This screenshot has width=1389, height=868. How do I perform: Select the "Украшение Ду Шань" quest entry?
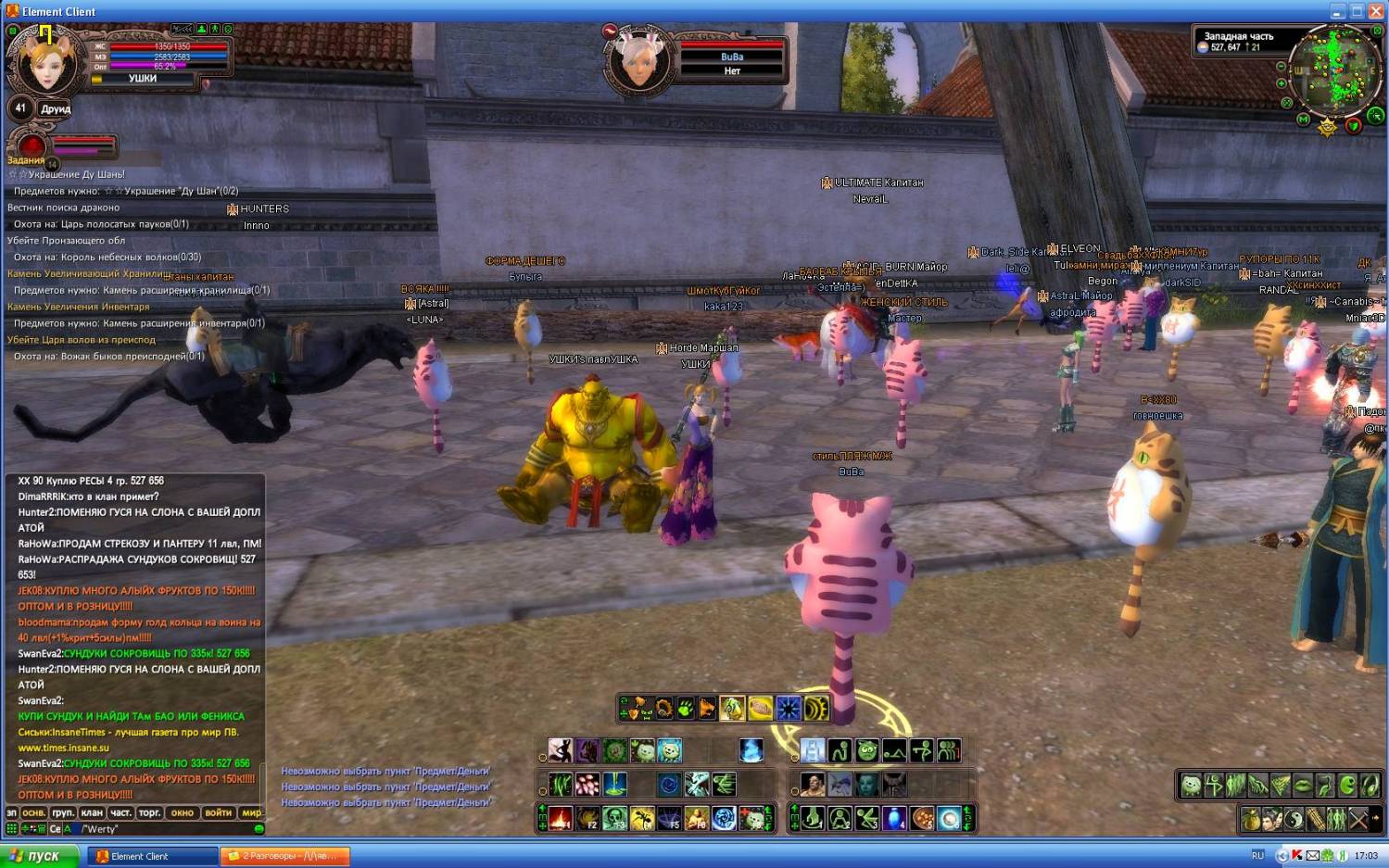[74, 174]
